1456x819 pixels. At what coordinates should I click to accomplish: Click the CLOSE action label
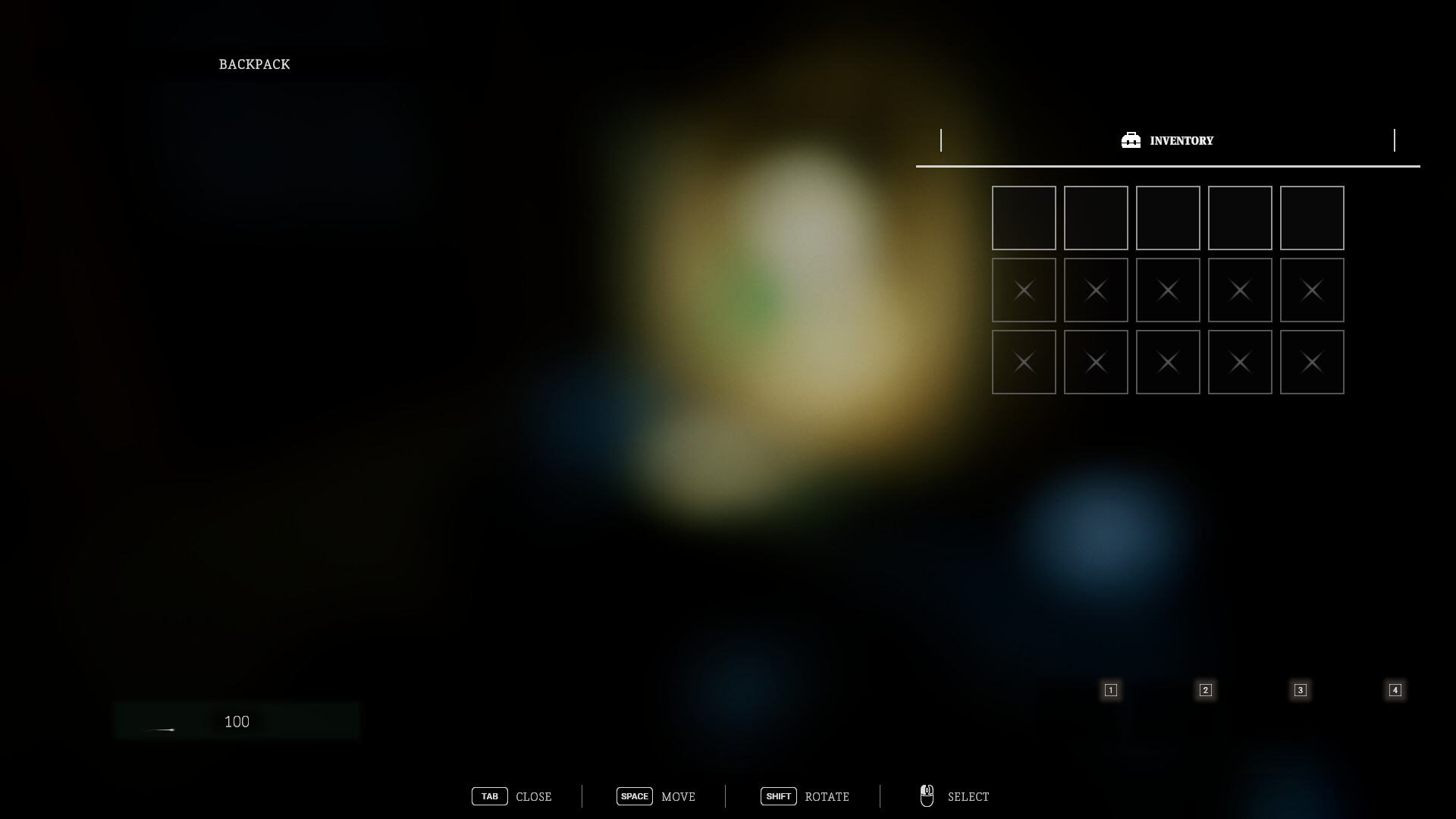click(x=534, y=796)
